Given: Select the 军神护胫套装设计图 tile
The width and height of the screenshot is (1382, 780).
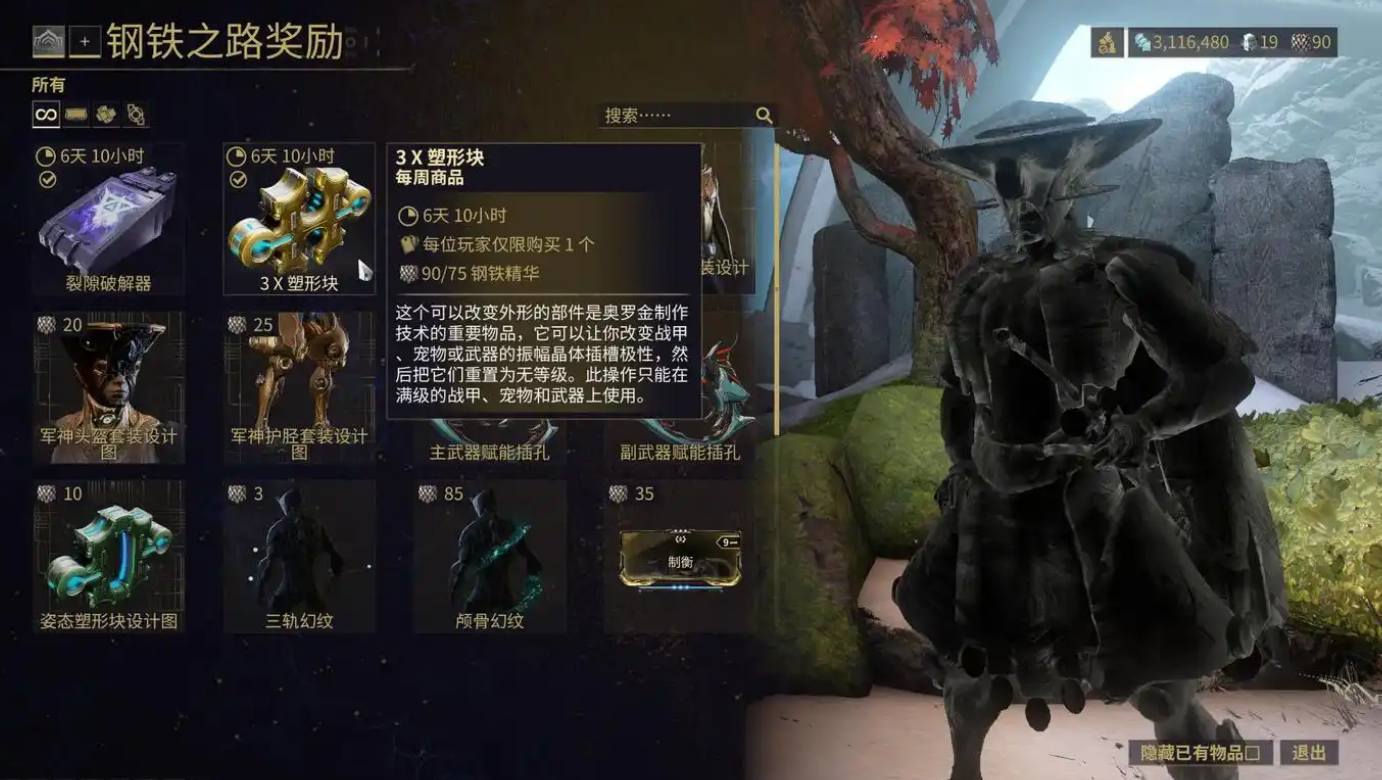Looking at the screenshot, I should pyautogui.click(x=299, y=388).
